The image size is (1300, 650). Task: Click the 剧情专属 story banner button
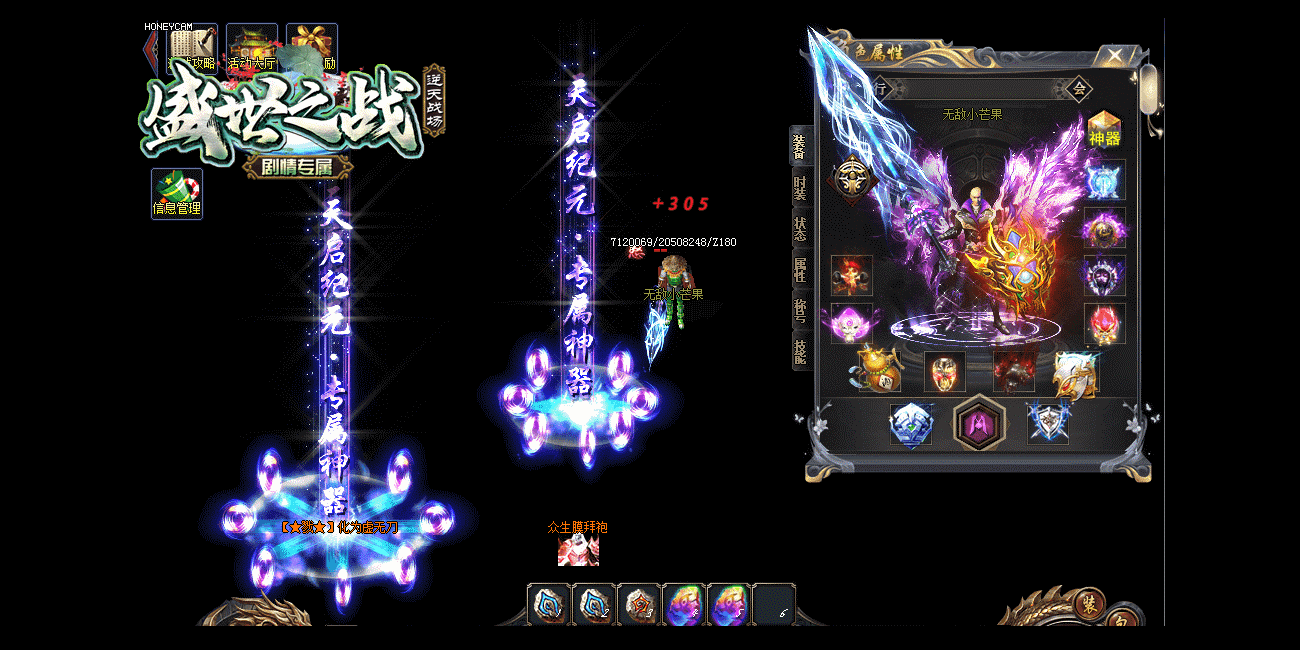point(296,167)
